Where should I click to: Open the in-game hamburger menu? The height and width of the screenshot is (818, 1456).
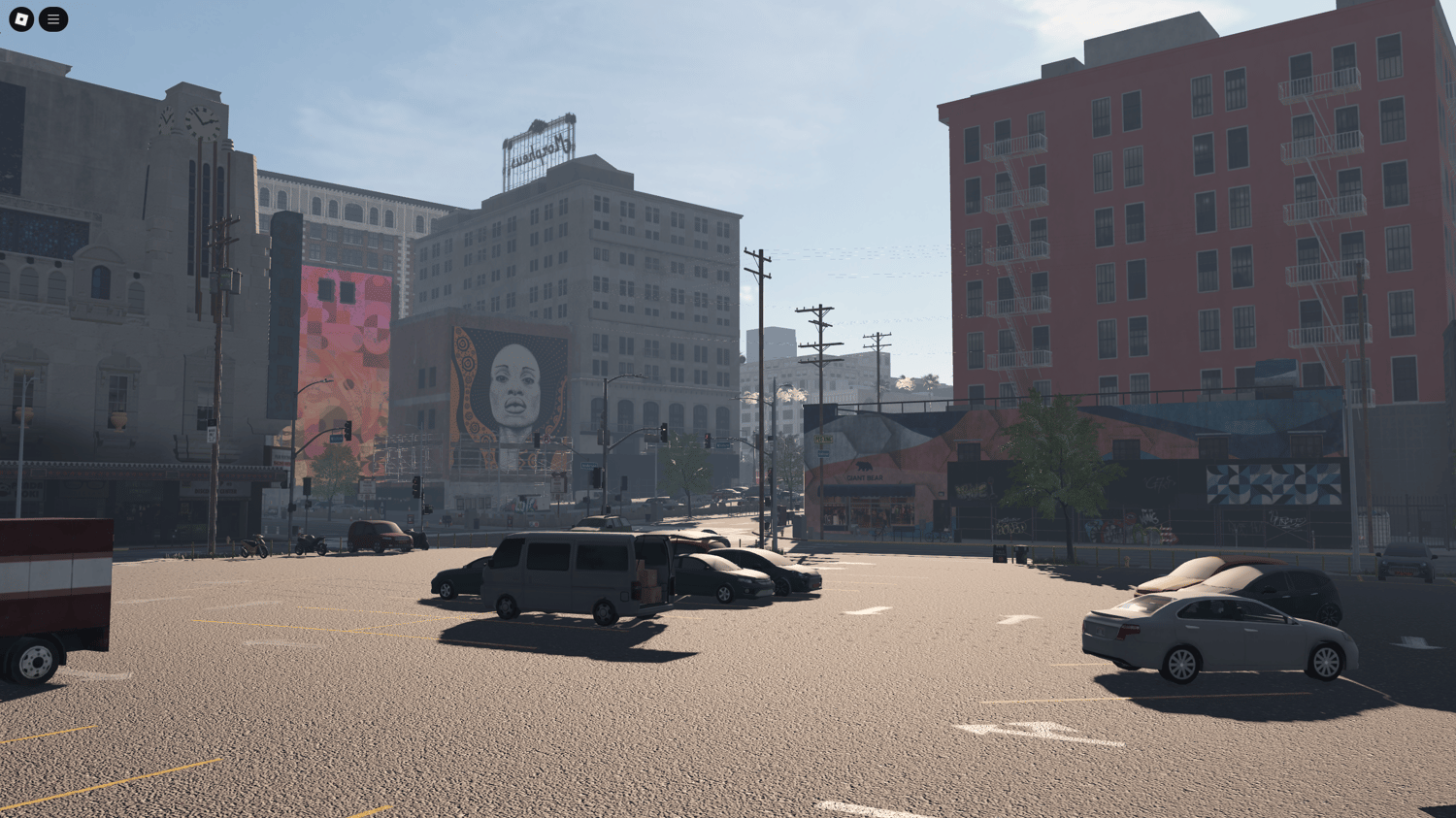(52, 19)
